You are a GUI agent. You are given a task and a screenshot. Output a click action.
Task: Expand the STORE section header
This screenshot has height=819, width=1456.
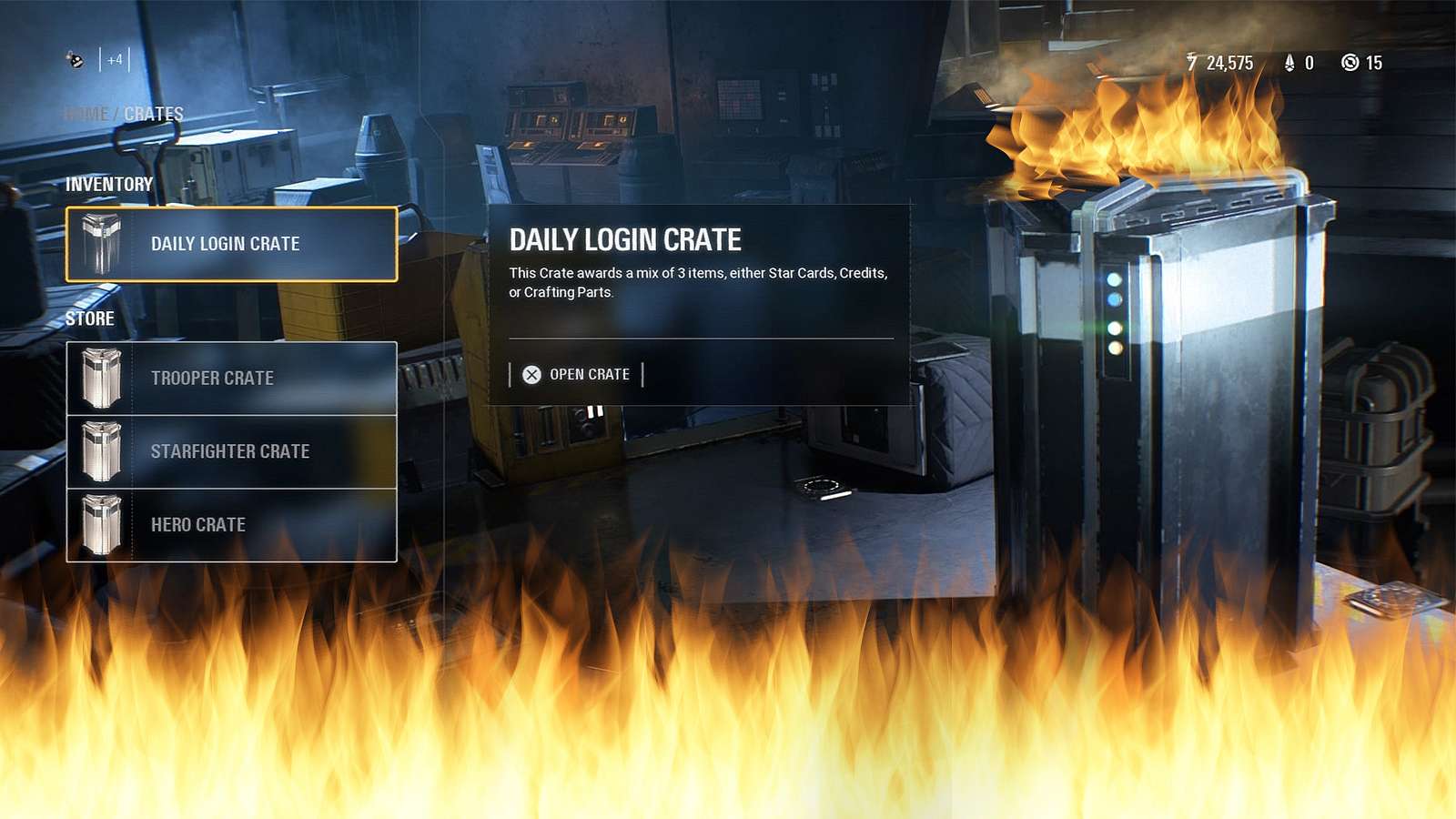89,318
